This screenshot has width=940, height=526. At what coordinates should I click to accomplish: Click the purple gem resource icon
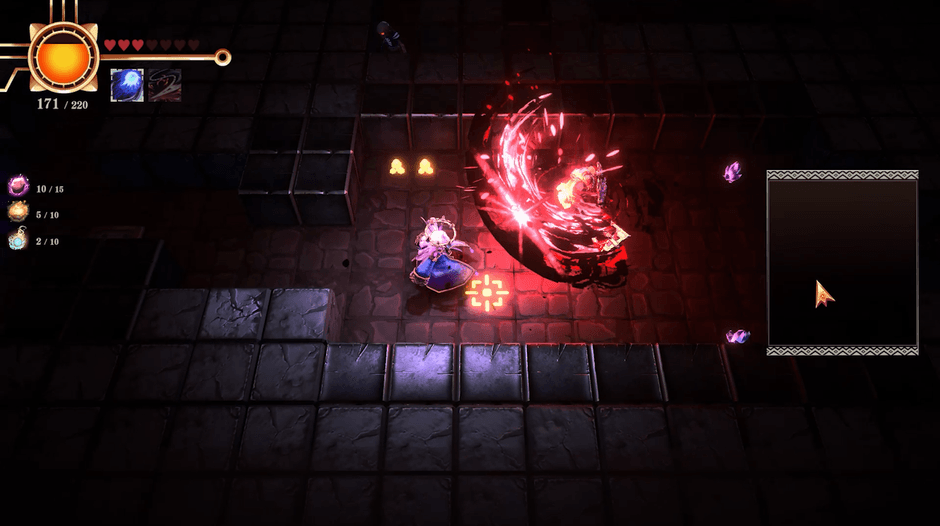click(18, 186)
